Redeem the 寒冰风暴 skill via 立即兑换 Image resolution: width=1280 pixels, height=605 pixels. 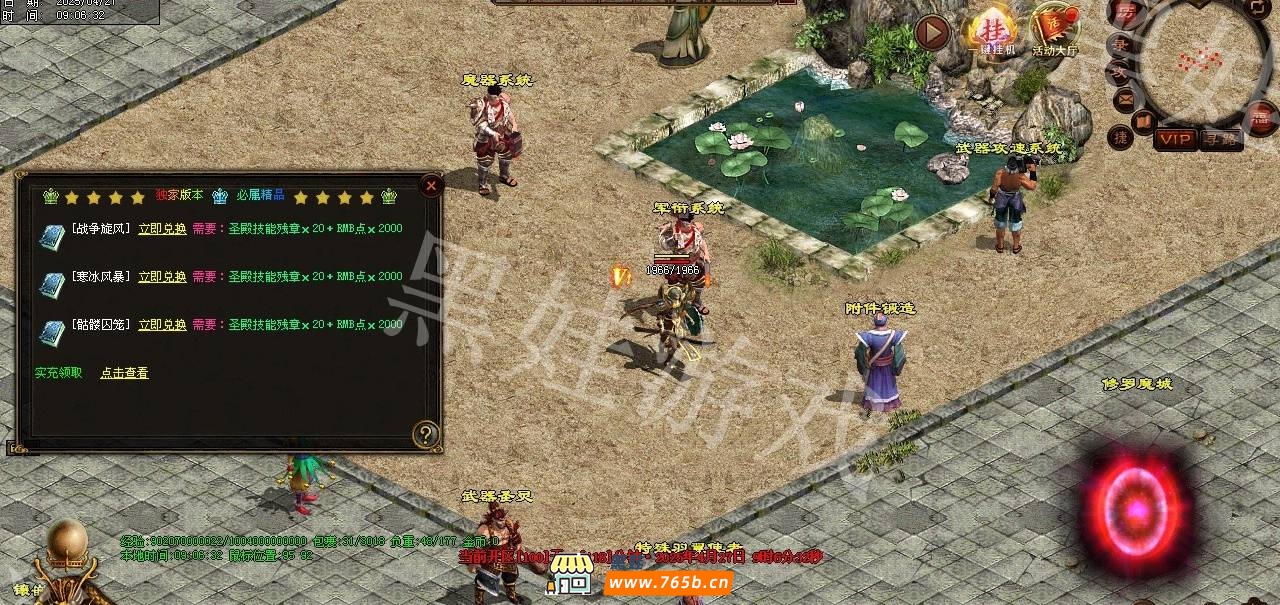tap(162, 277)
